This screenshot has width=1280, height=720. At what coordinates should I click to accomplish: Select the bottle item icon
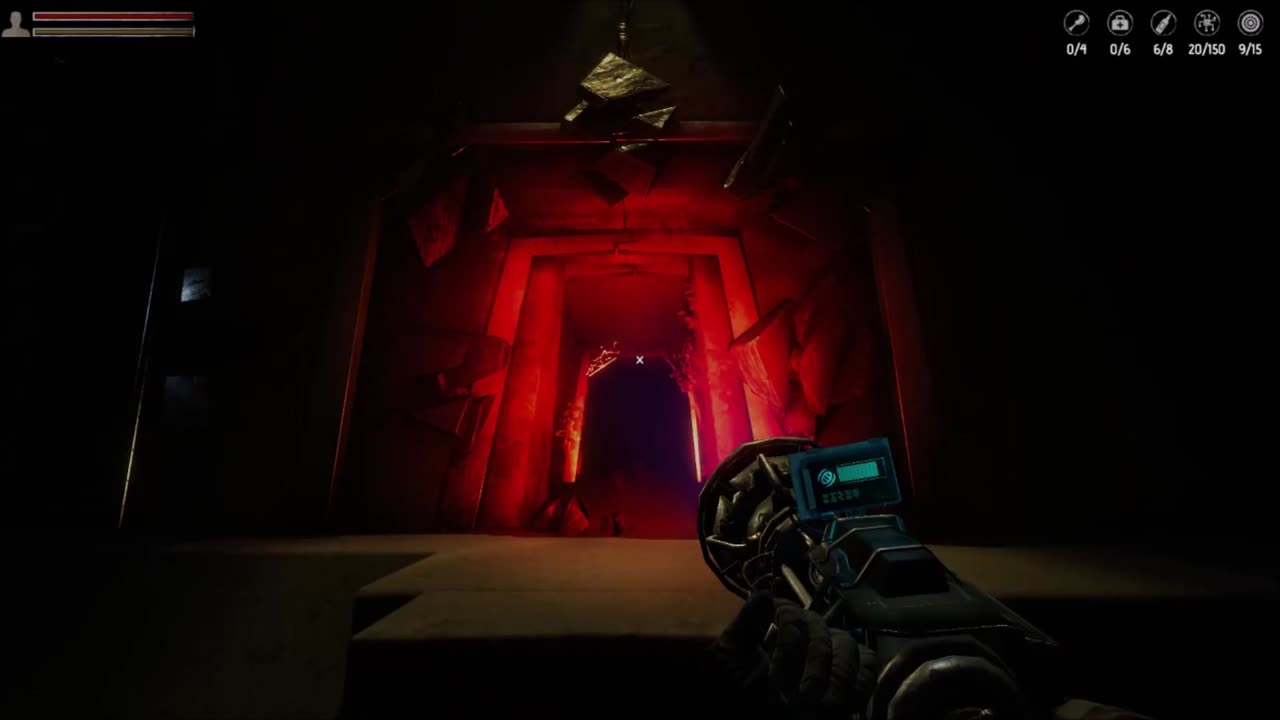[1163, 23]
